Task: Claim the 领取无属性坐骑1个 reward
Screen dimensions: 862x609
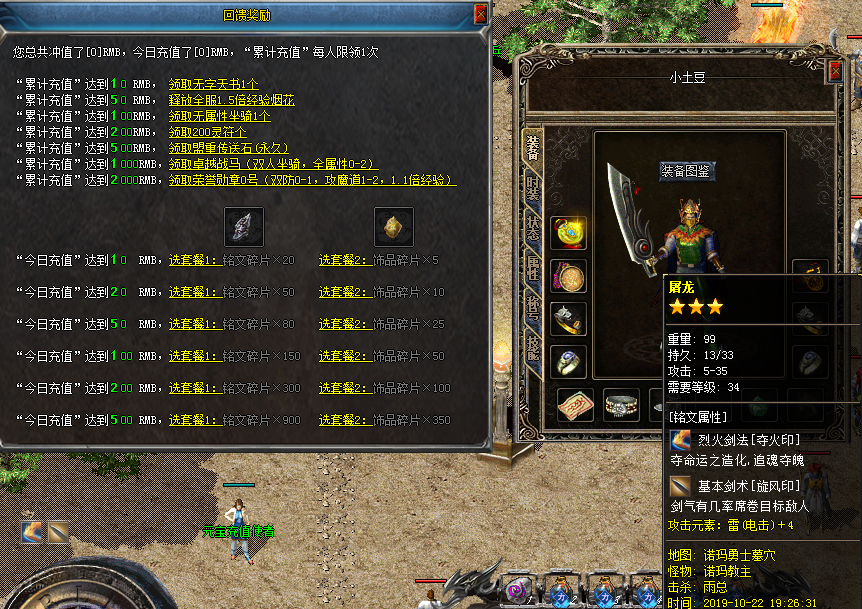Action: (220, 116)
